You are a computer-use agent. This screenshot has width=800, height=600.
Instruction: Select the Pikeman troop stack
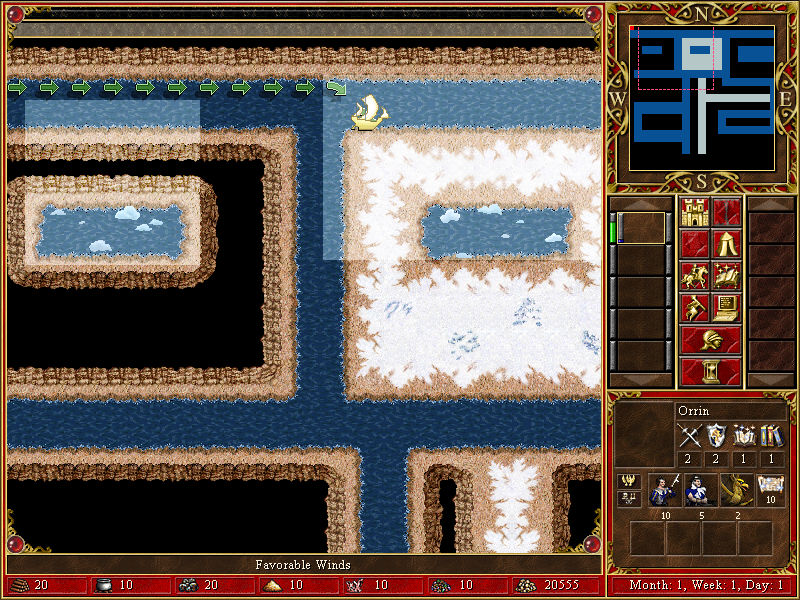click(663, 490)
